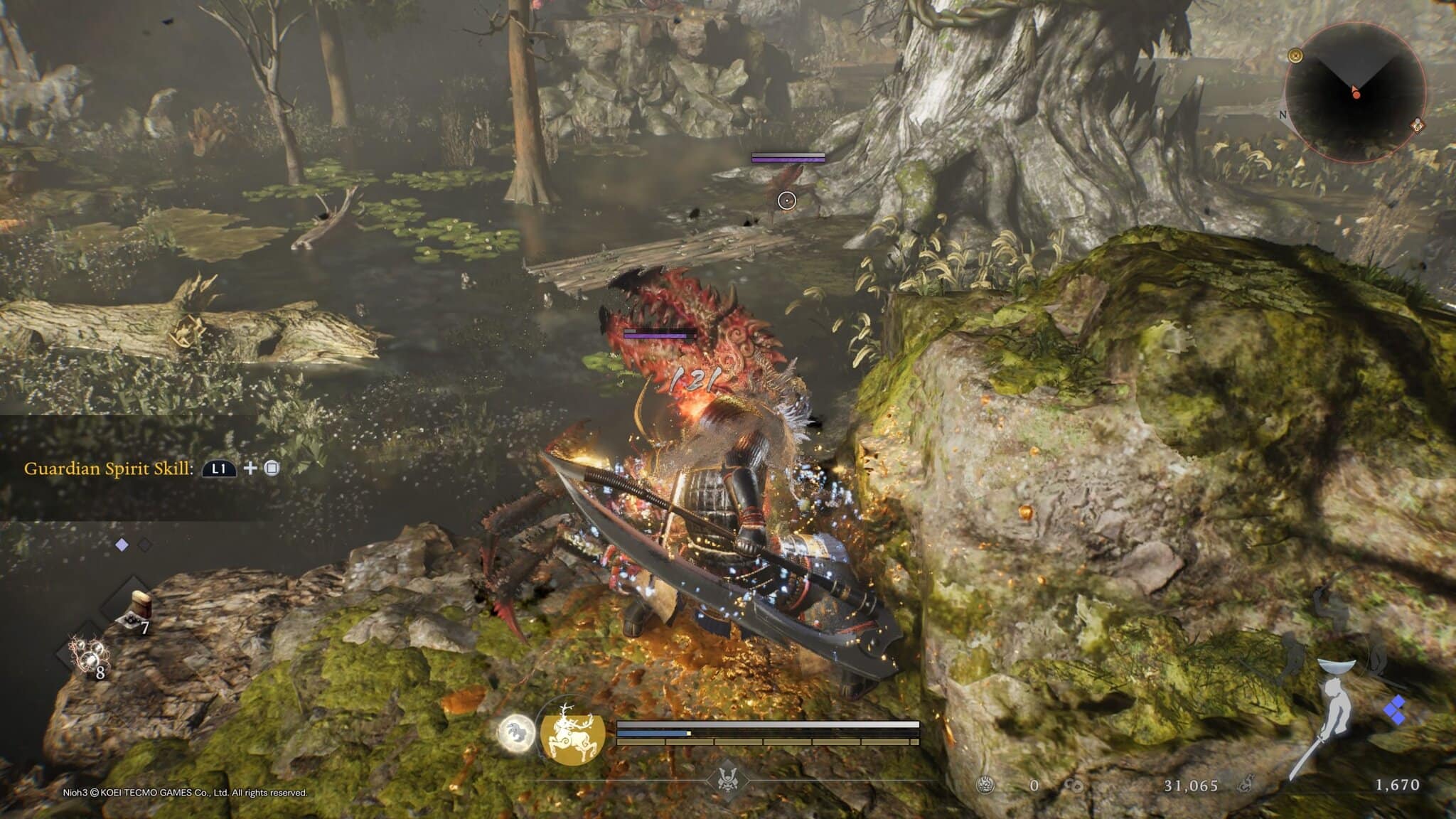Select the golden deer guardian spirit icon
This screenshot has height=819, width=1456.
tap(572, 733)
